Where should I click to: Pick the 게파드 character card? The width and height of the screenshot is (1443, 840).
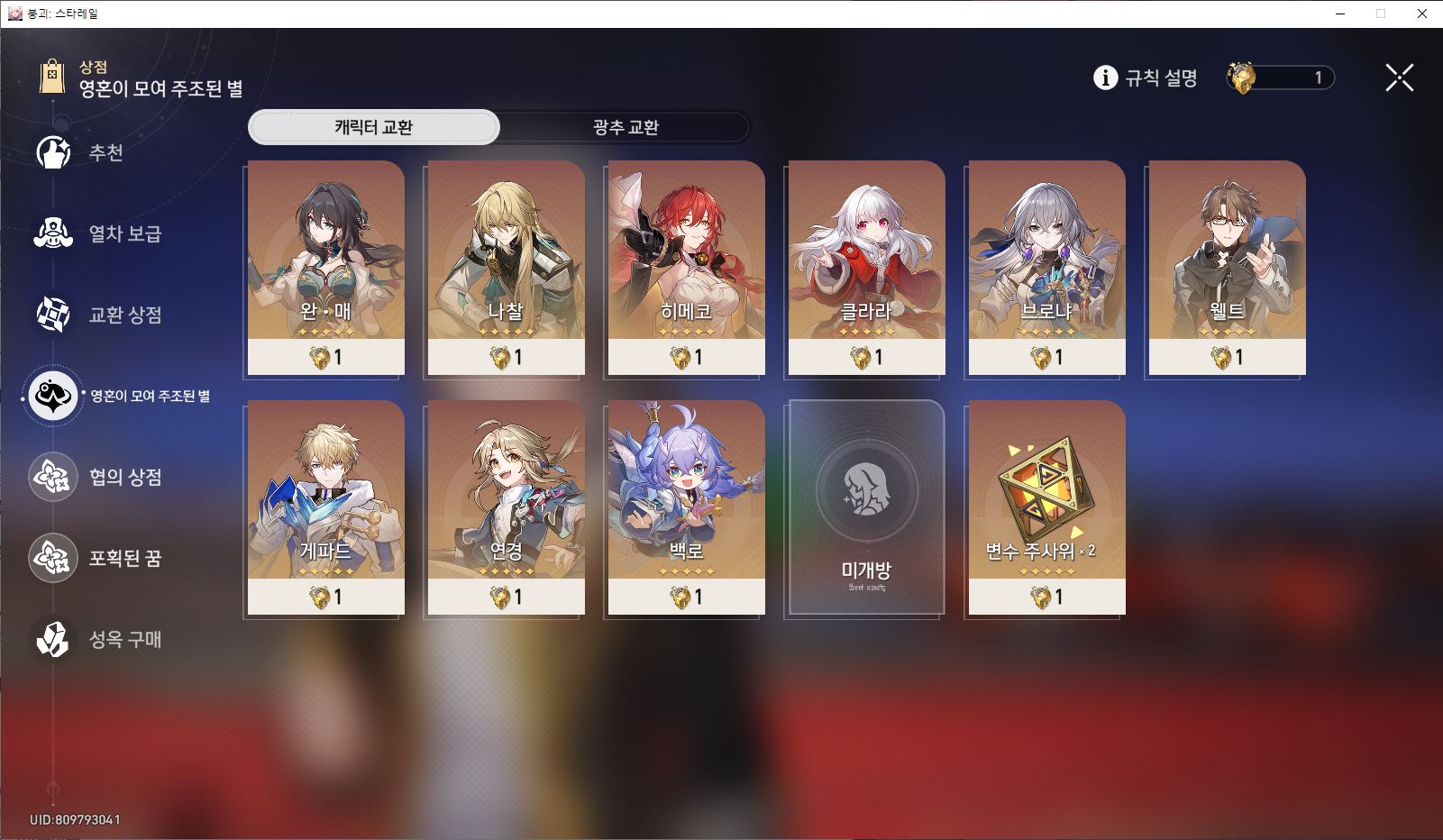[325, 507]
